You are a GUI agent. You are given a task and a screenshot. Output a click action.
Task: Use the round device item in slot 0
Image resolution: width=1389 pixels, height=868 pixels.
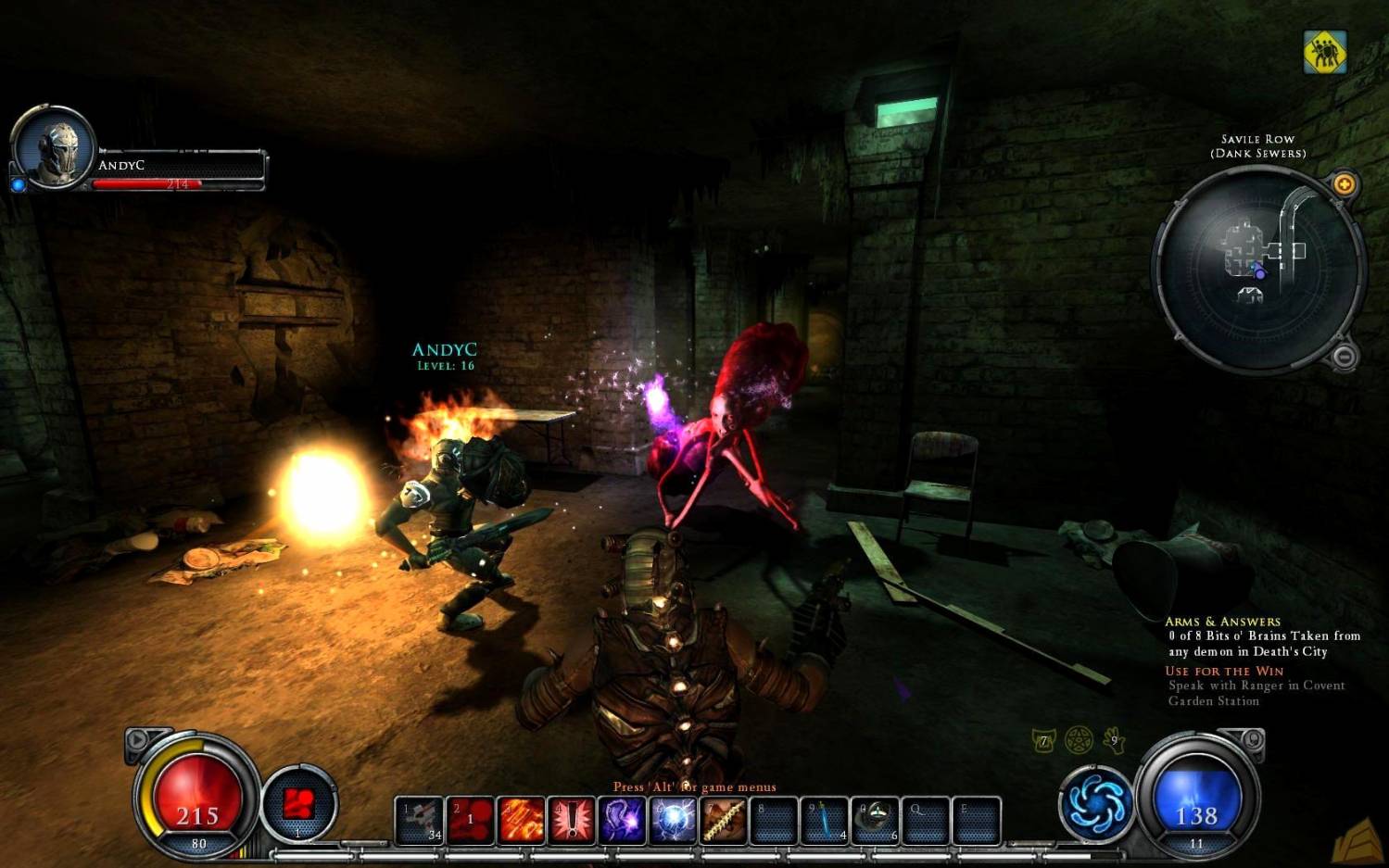(876, 820)
